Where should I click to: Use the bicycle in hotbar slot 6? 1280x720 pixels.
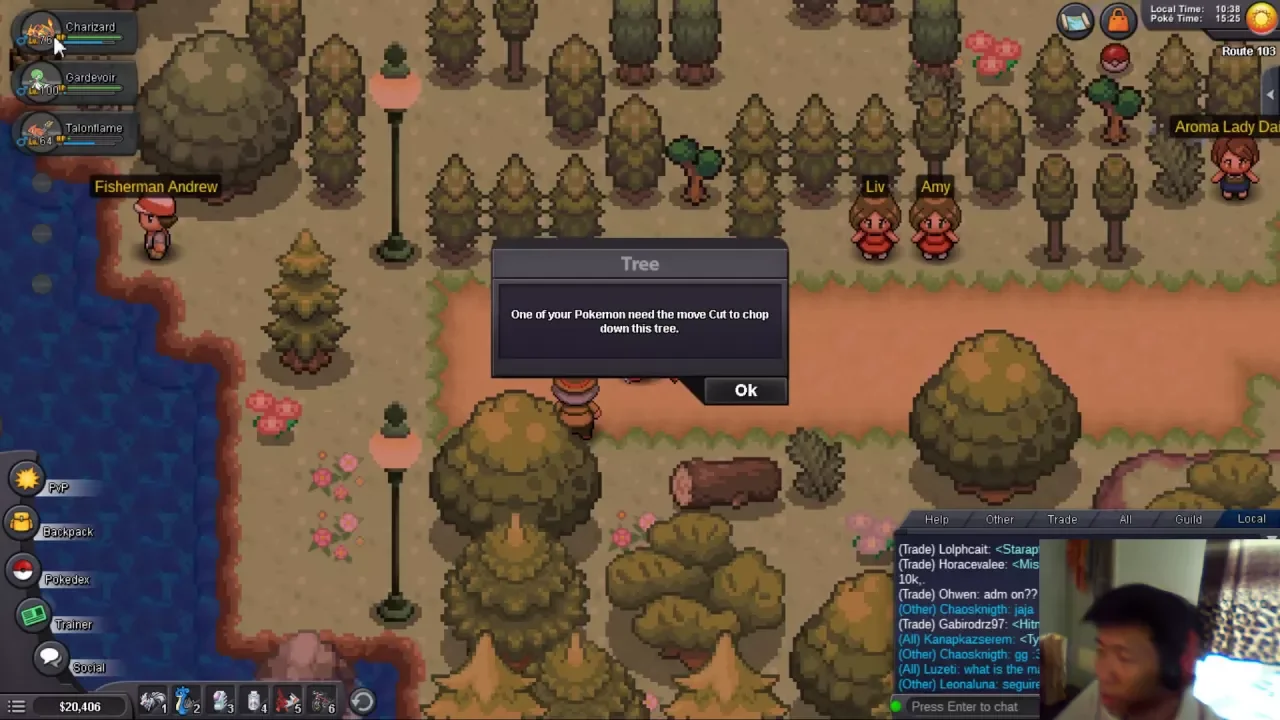click(322, 702)
